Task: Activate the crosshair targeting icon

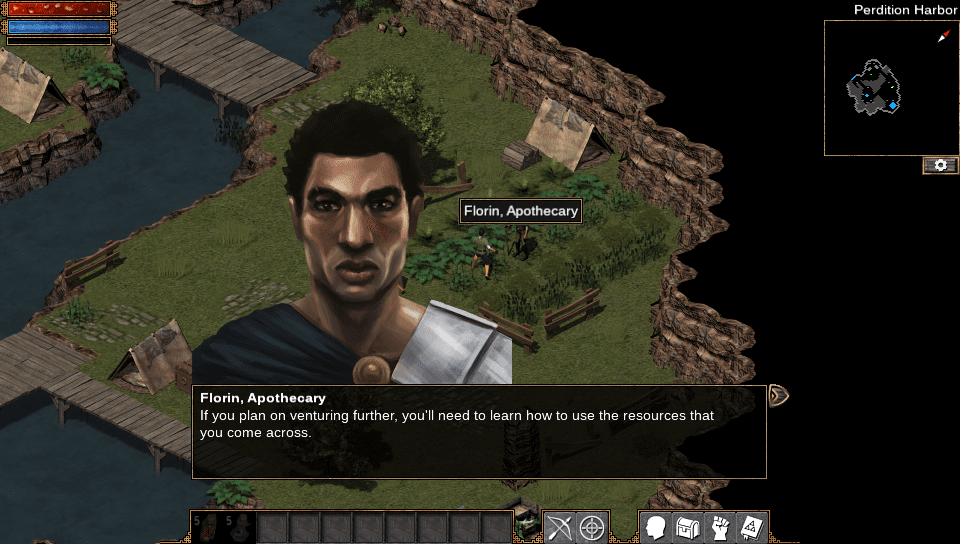Action: coord(592,526)
